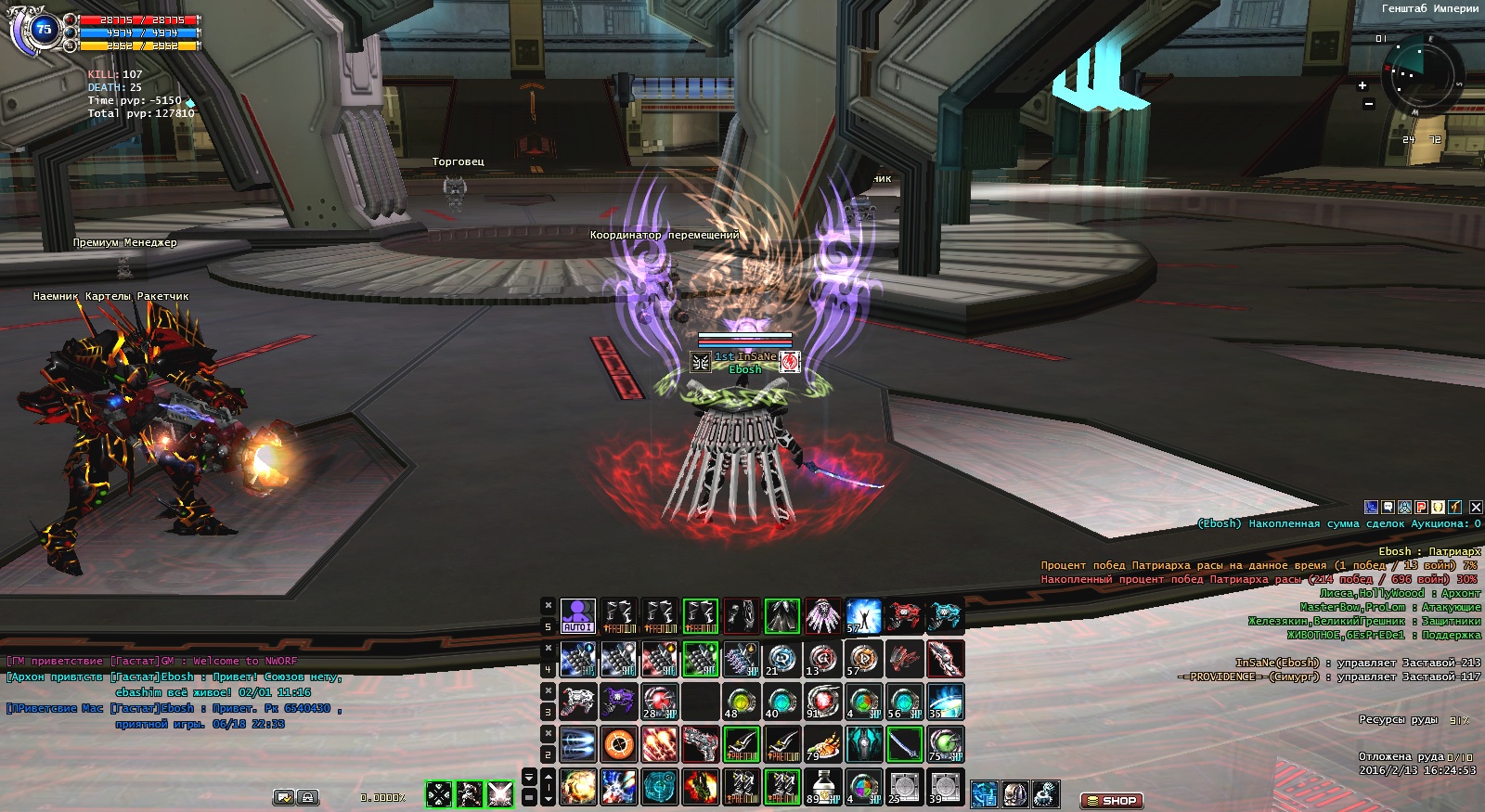
Task: Close the info panel with X
Action: (x=1476, y=507)
